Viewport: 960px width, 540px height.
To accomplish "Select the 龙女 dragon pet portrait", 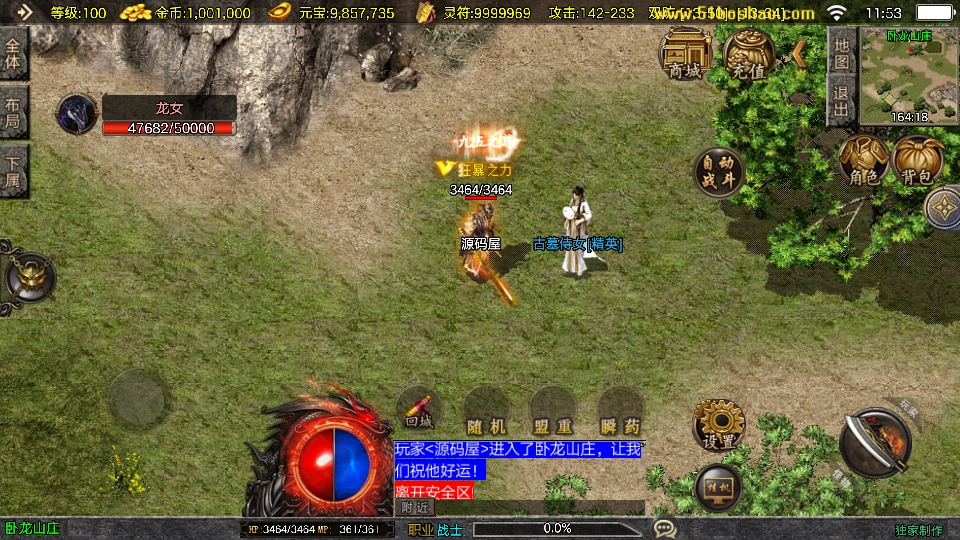I will click(x=75, y=114).
